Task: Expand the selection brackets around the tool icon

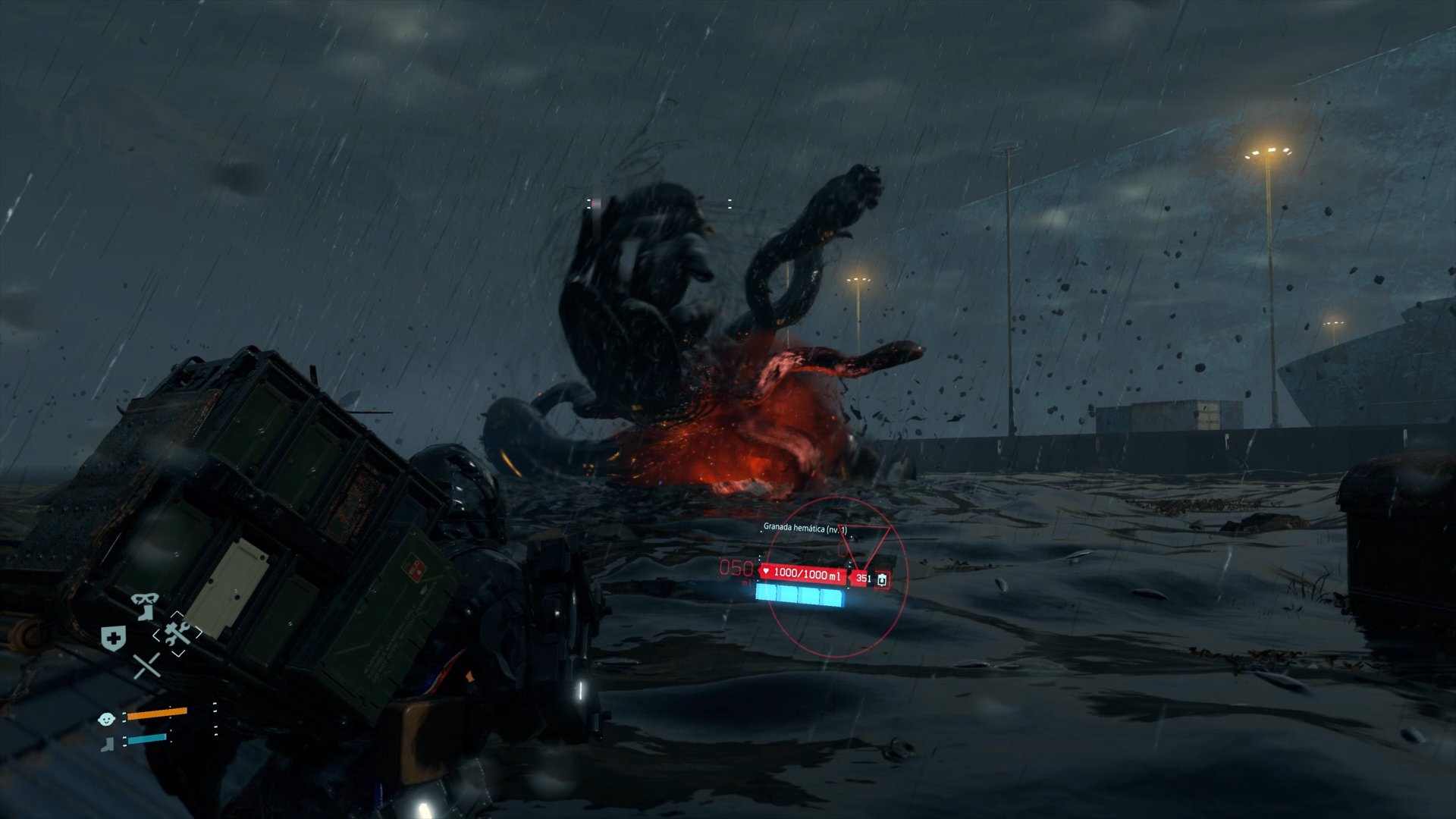Action: click(178, 633)
